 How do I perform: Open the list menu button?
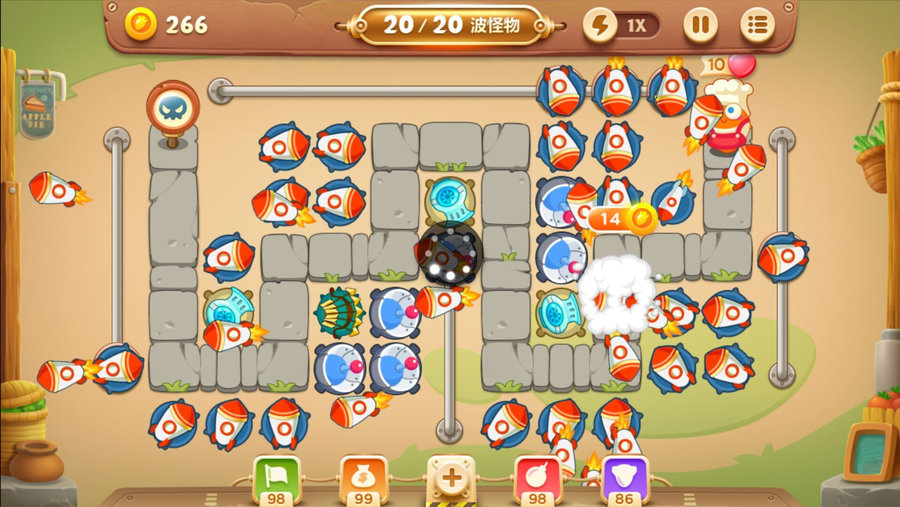tap(757, 25)
